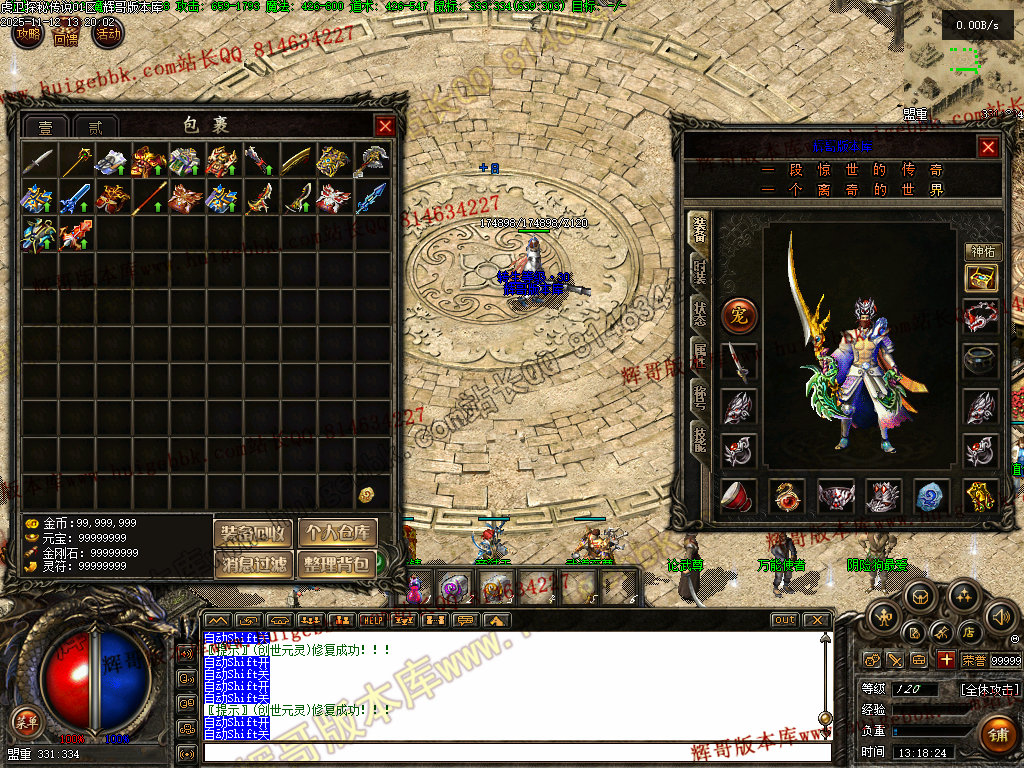The width and height of the screenshot is (1024, 768).
Task: Open the 技能 skills tab
Action: 700,438
